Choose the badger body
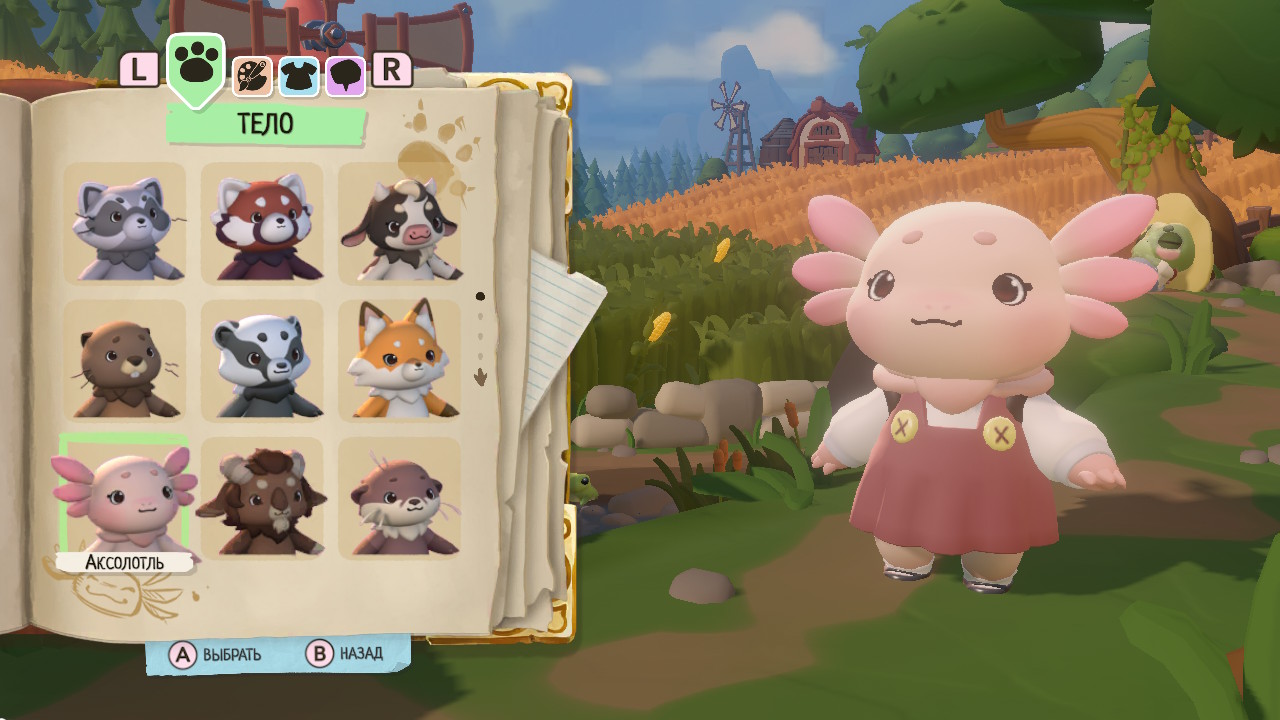The height and width of the screenshot is (720, 1280). pos(262,362)
